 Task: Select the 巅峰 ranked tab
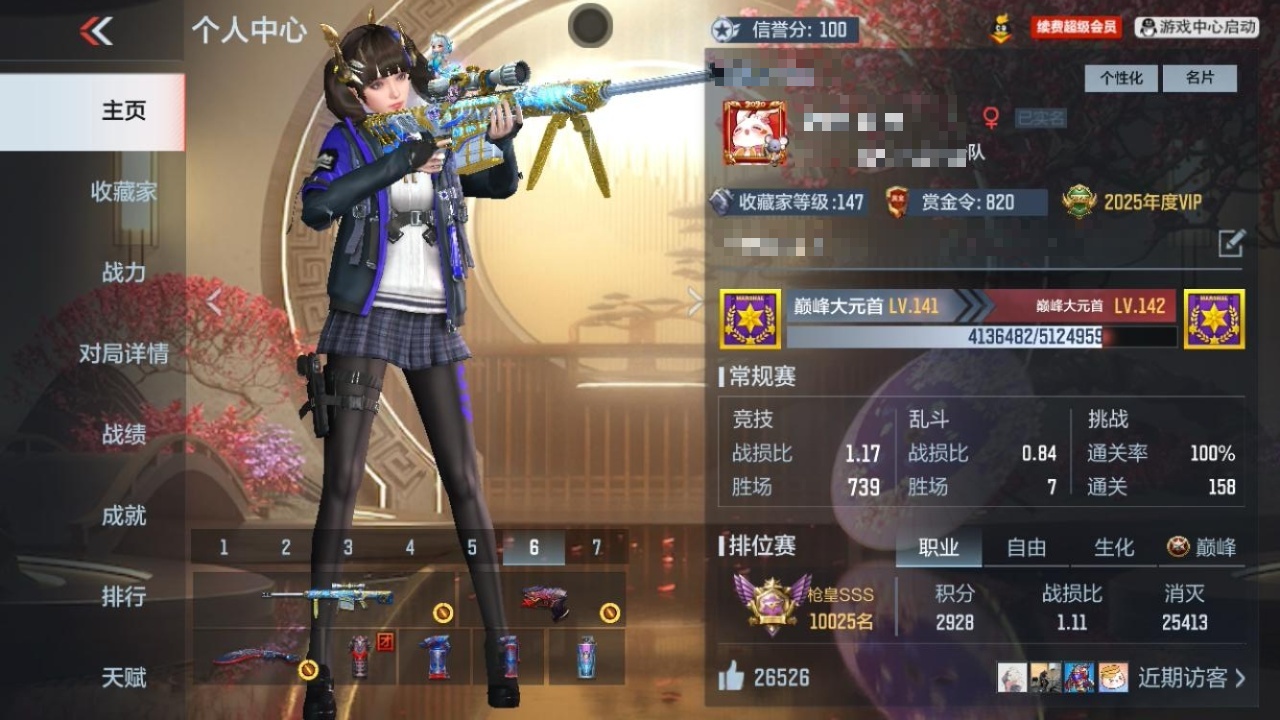(x=1203, y=547)
